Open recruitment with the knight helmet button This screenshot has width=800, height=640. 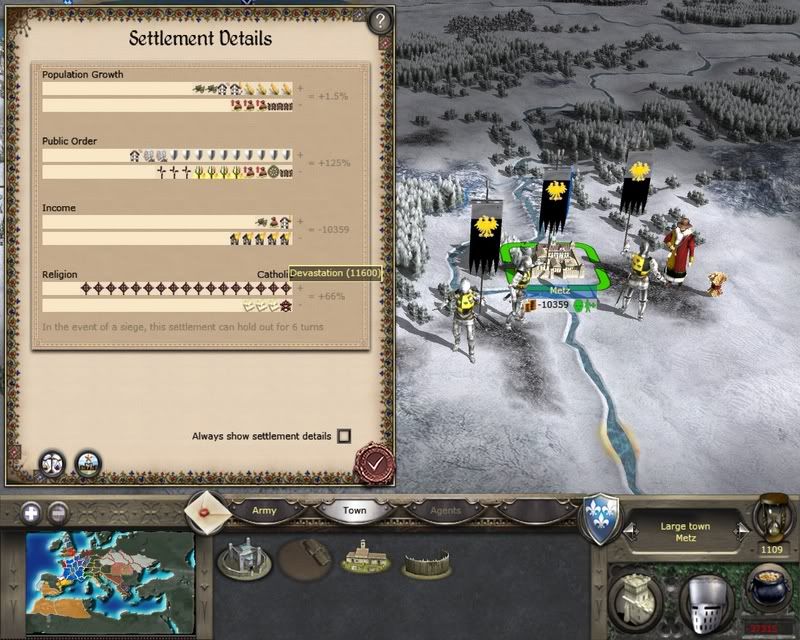pyautogui.click(x=706, y=602)
